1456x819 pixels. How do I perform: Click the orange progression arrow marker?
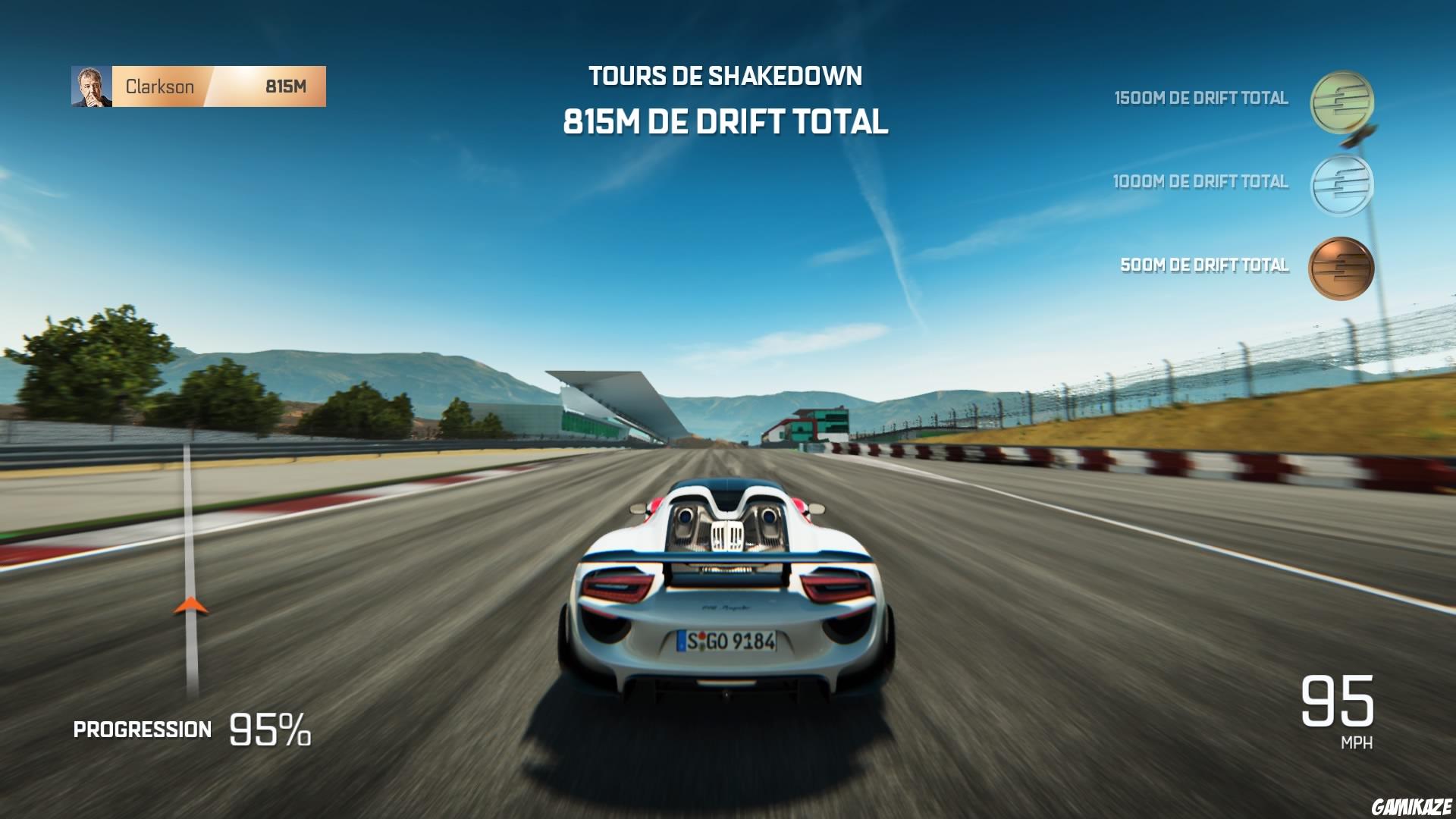tap(191, 607)
